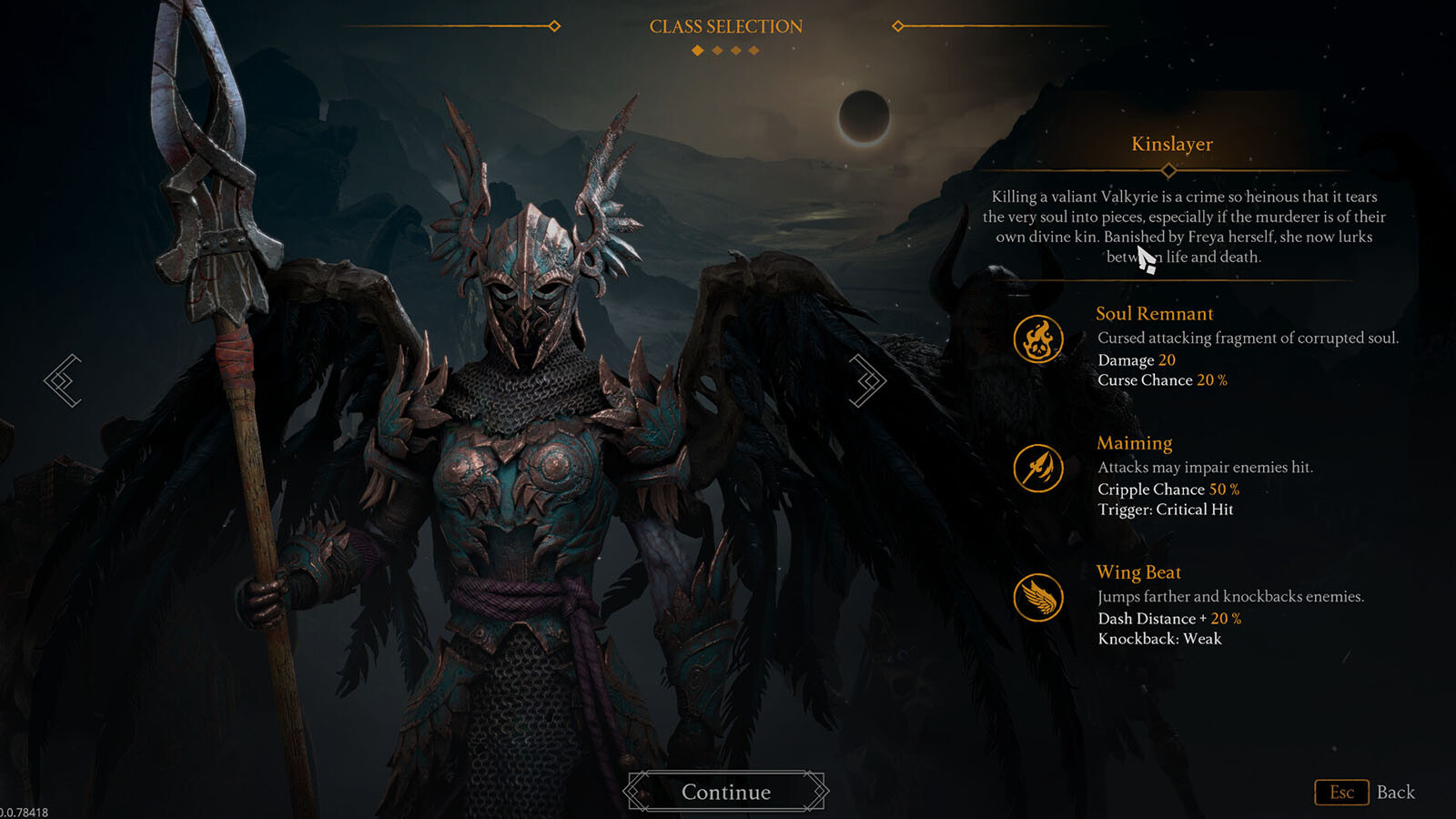Select the Maiming ability icon
This screenshot has width=1456, height=819.
[x=1038, y=469]
